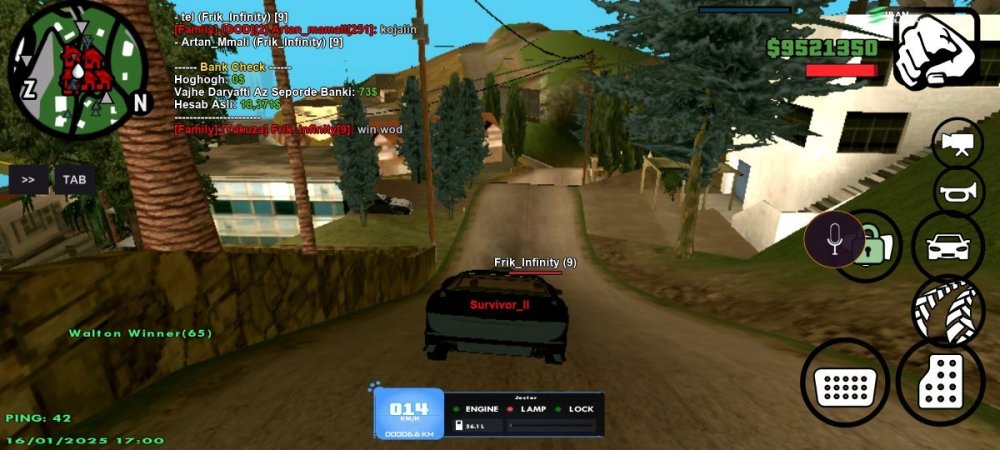Tap the fist weapon icon
This screenshot has width=1000, height=450.
tap(935, 51)
